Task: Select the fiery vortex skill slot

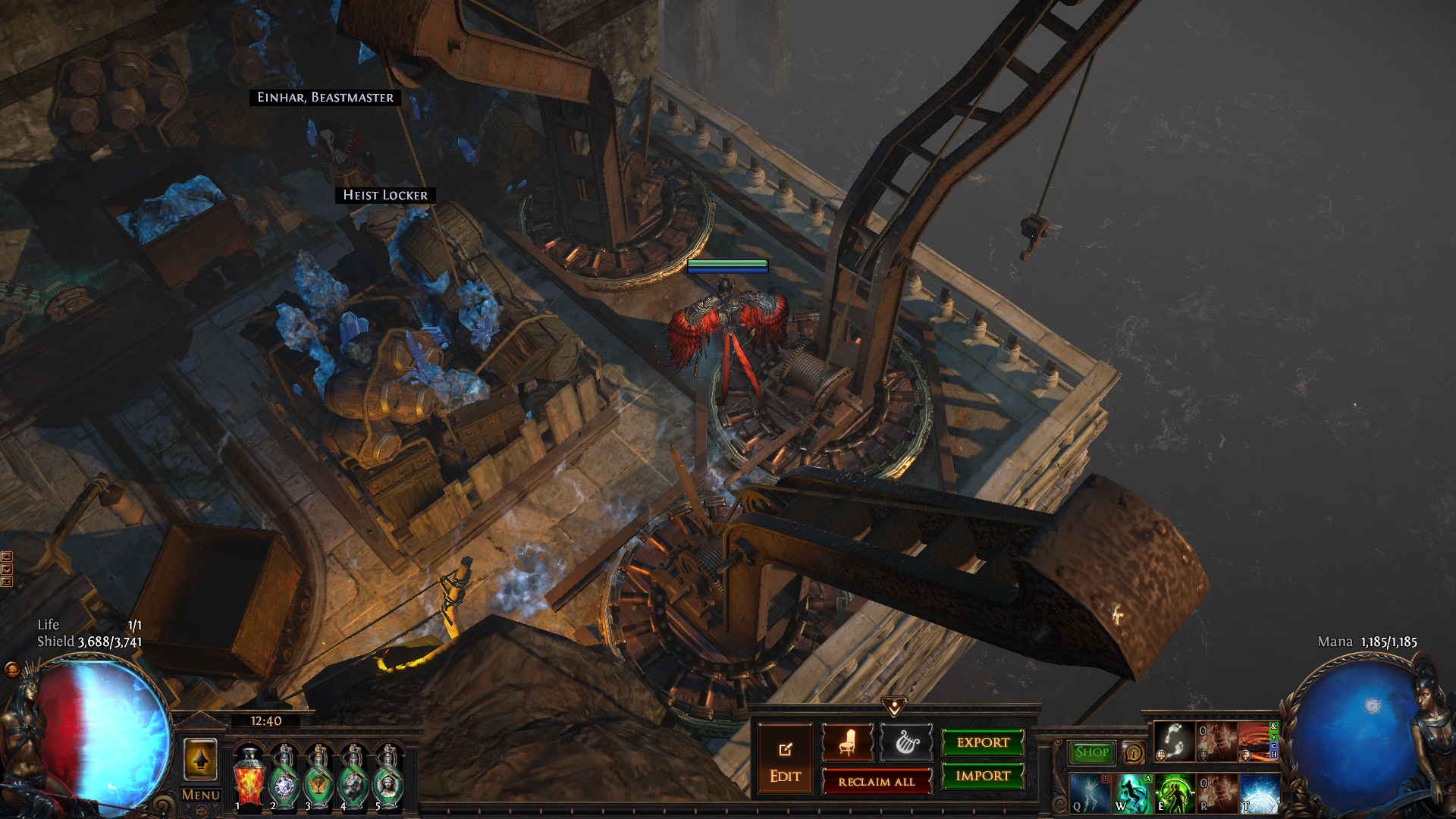Action: (1257, 741)
